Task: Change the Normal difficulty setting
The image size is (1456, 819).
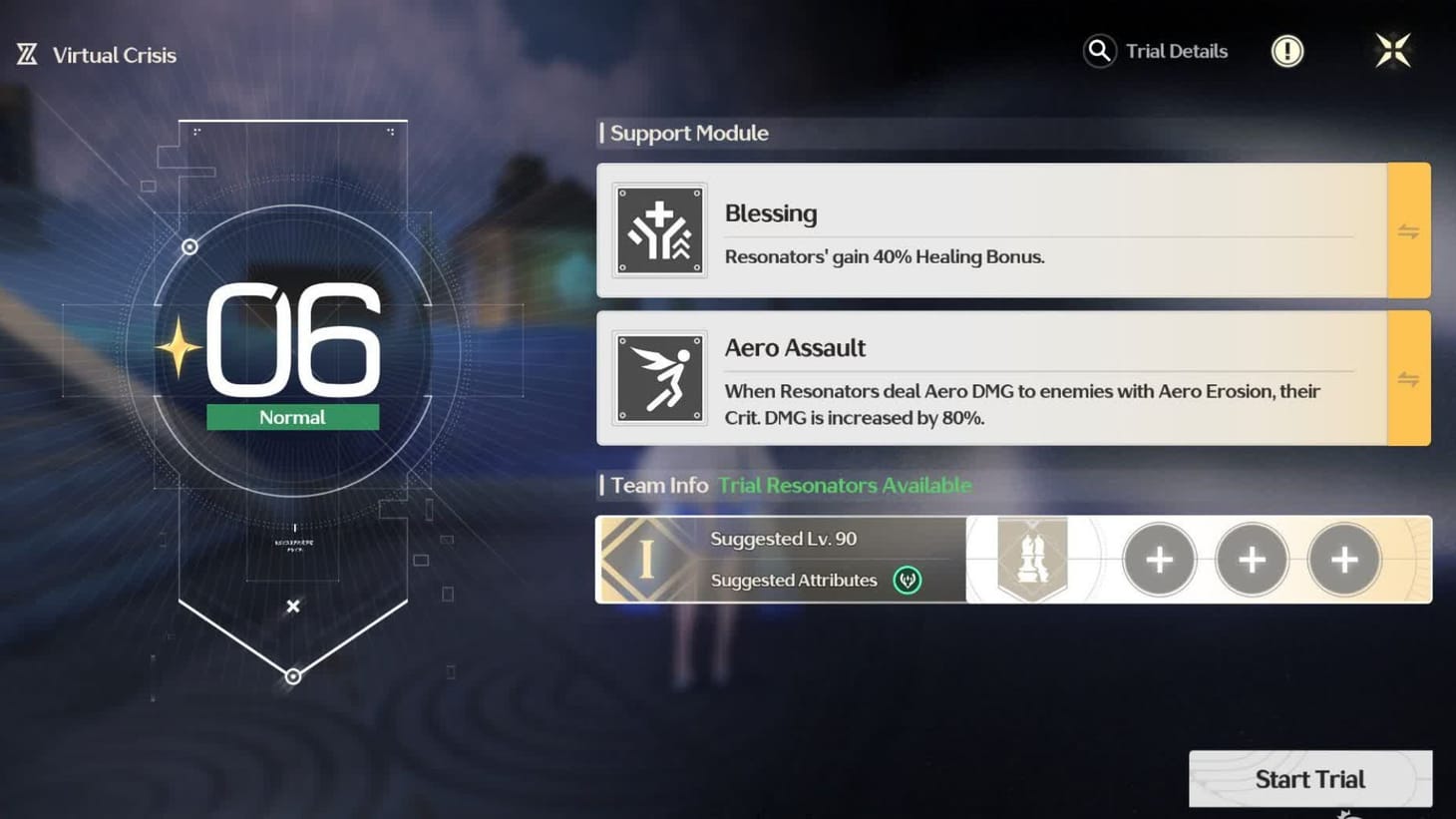Action: (x=292, y=417)
